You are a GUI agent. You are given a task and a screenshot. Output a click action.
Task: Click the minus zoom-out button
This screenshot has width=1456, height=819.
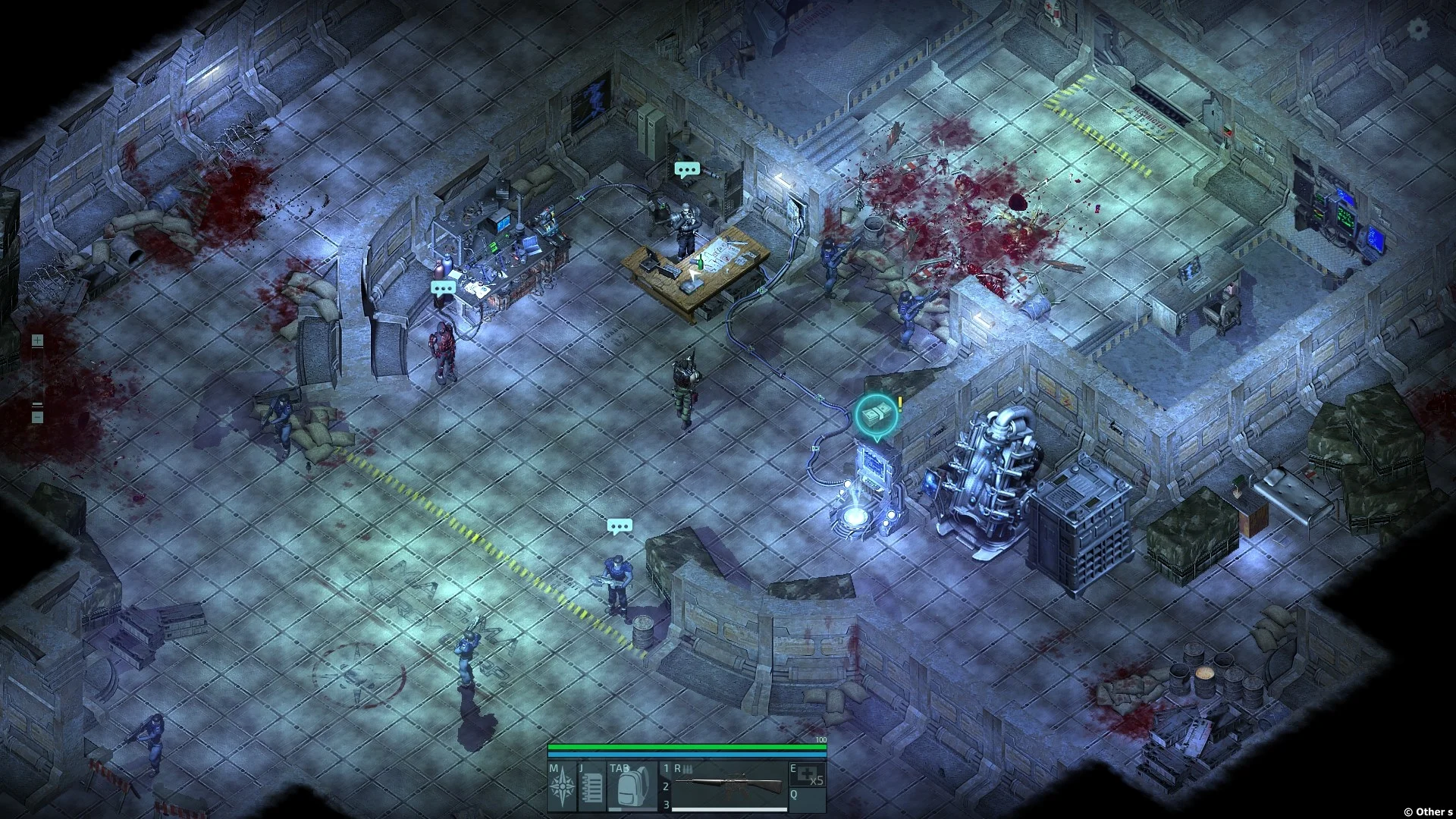pyautogui.click(x=37, y=416)
